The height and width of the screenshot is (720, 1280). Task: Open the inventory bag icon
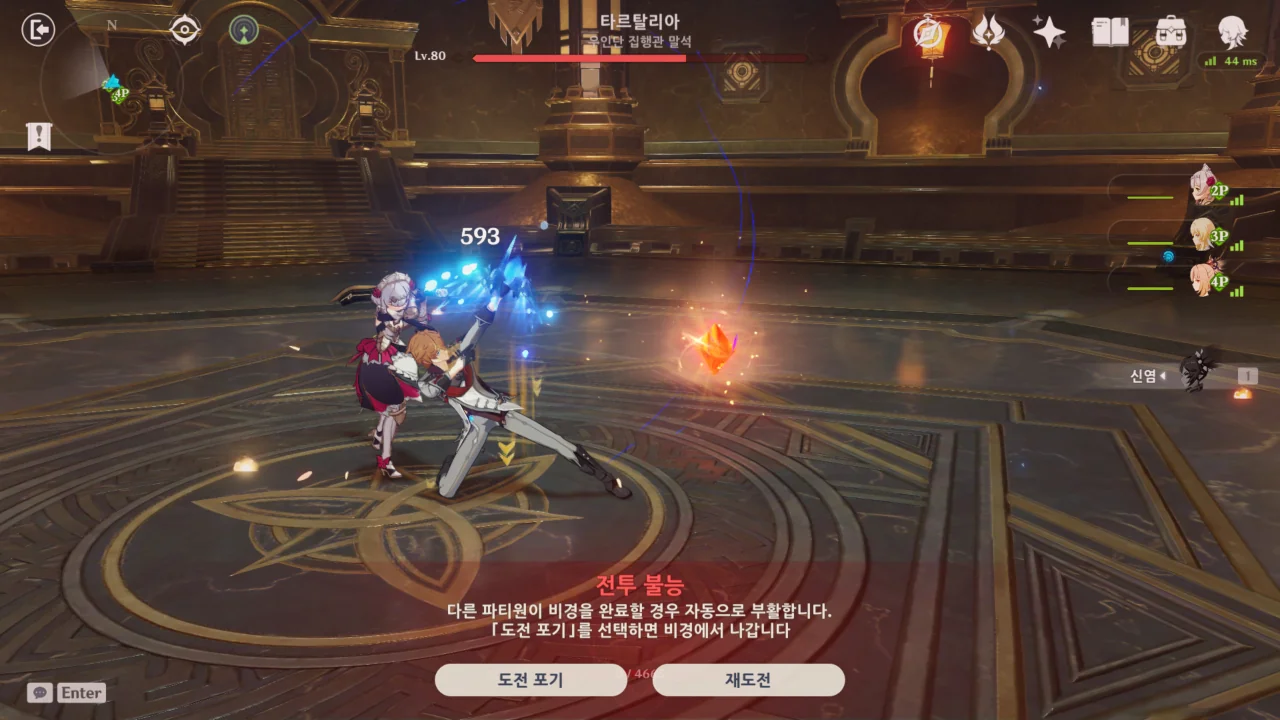1171,32
